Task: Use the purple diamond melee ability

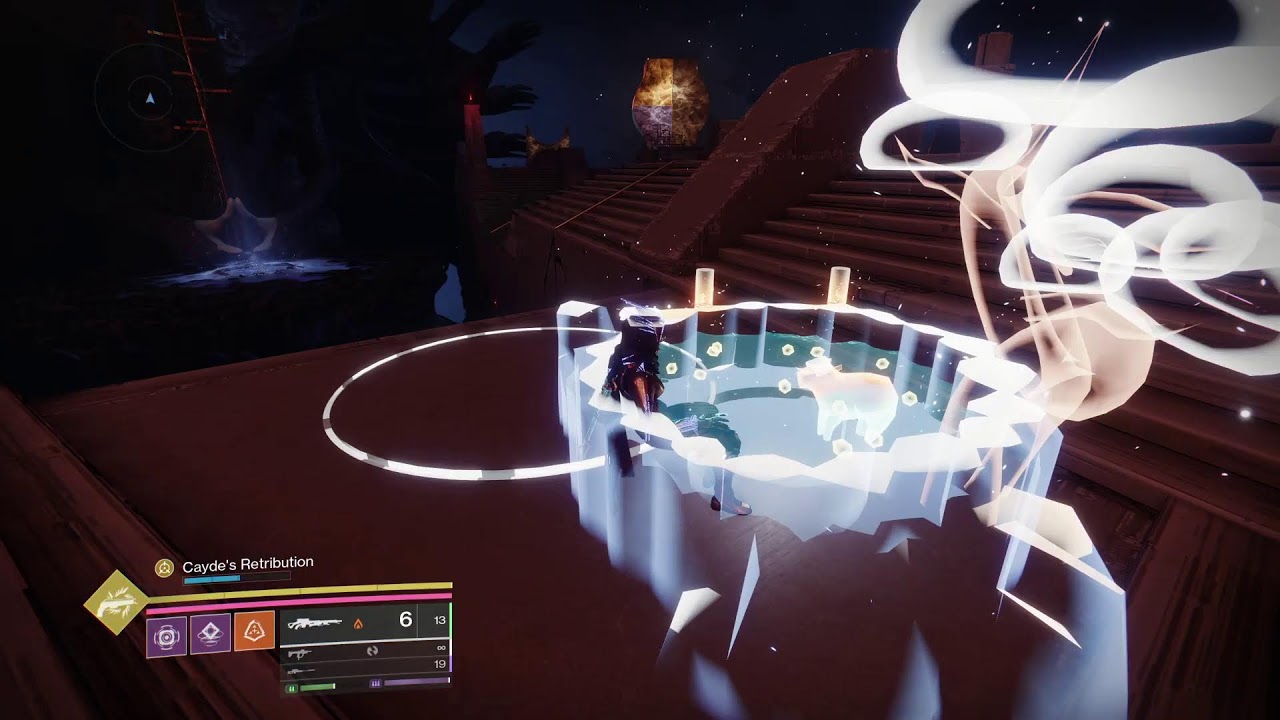Action: pyautogui.click(x=210, y=634)
